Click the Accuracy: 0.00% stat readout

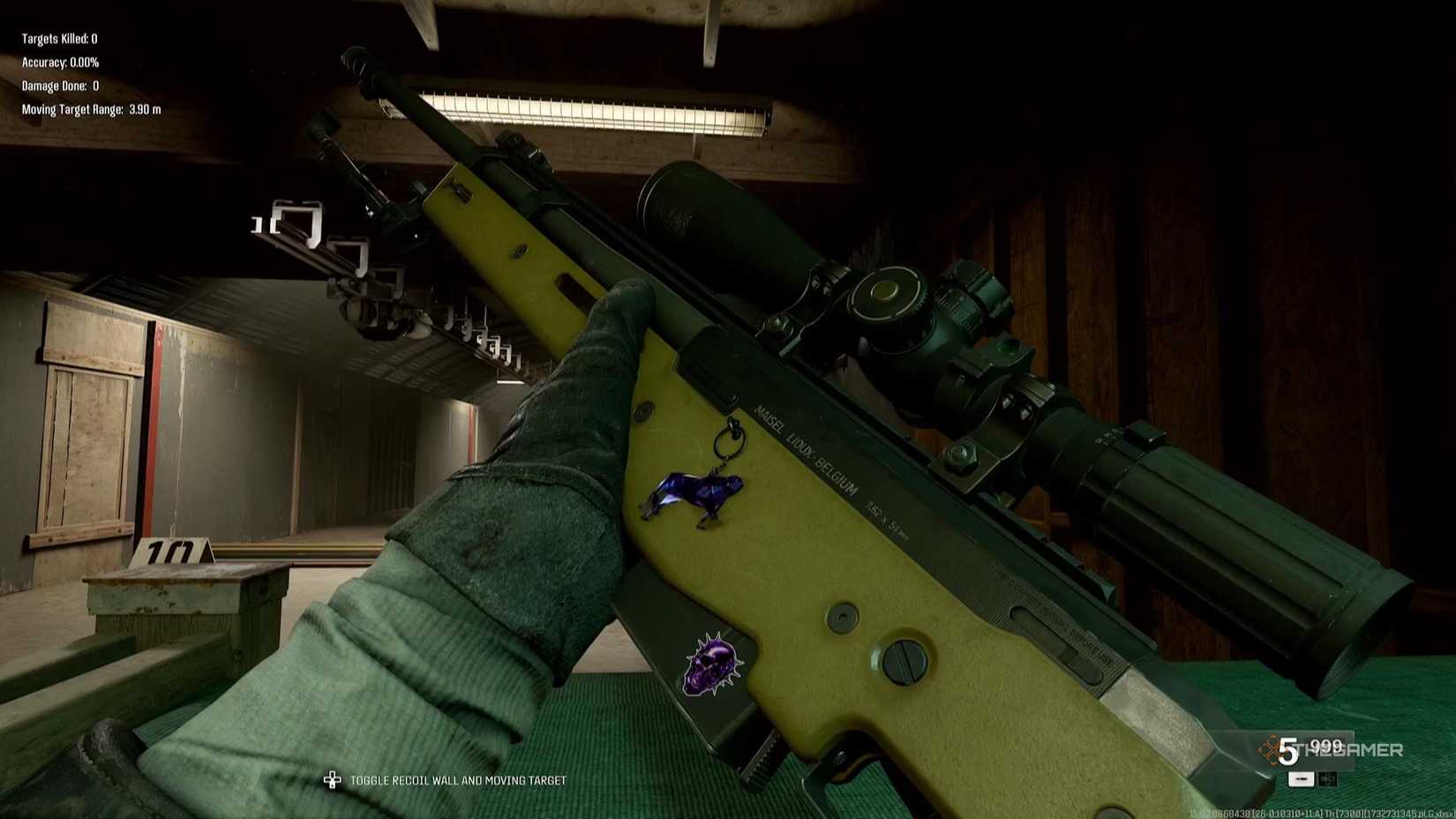[x=60, y=62]
